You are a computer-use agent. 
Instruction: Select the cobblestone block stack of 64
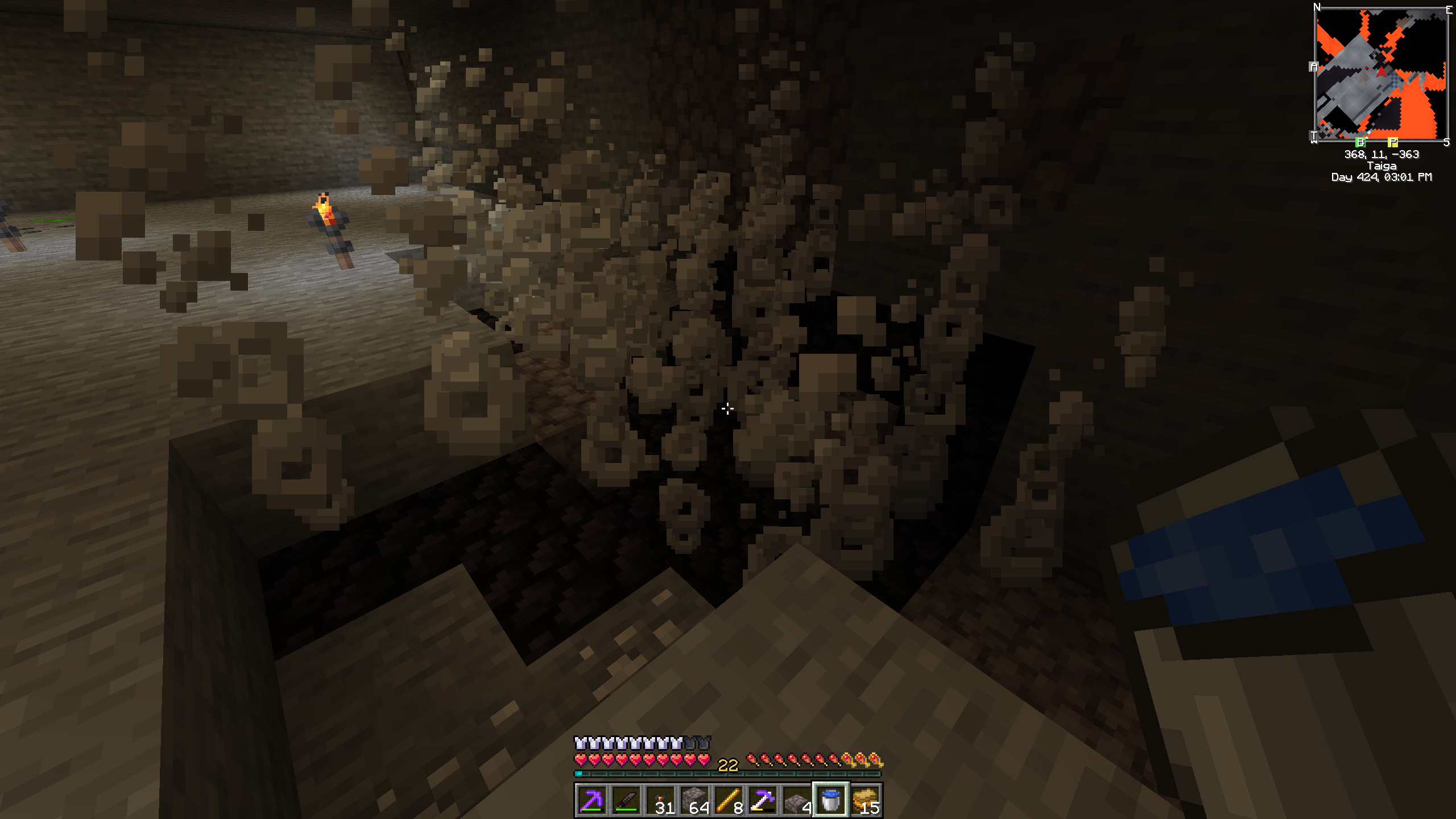click(694, 801)
